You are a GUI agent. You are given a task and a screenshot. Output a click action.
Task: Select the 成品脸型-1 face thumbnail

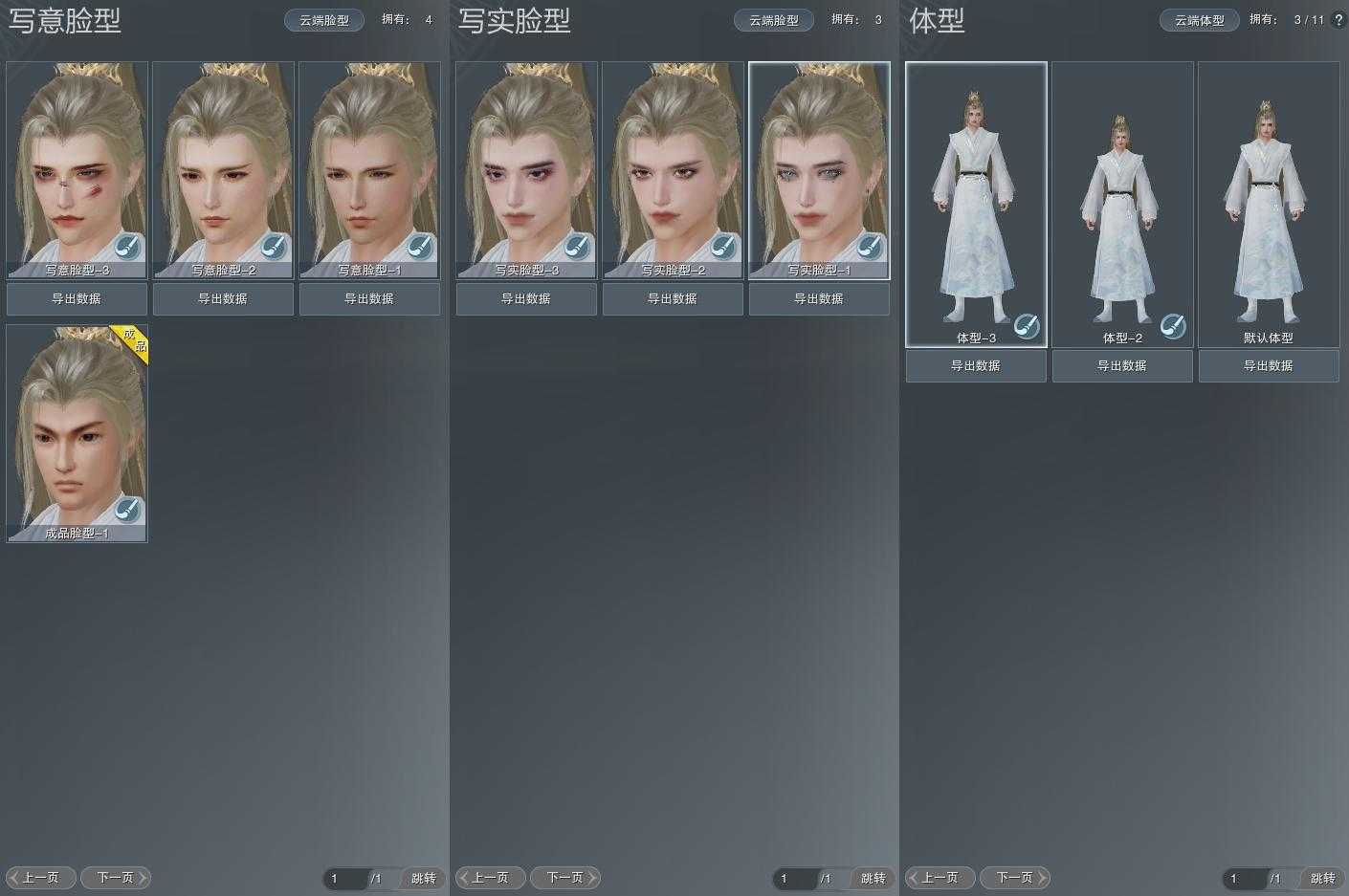[x=77, y=426]
